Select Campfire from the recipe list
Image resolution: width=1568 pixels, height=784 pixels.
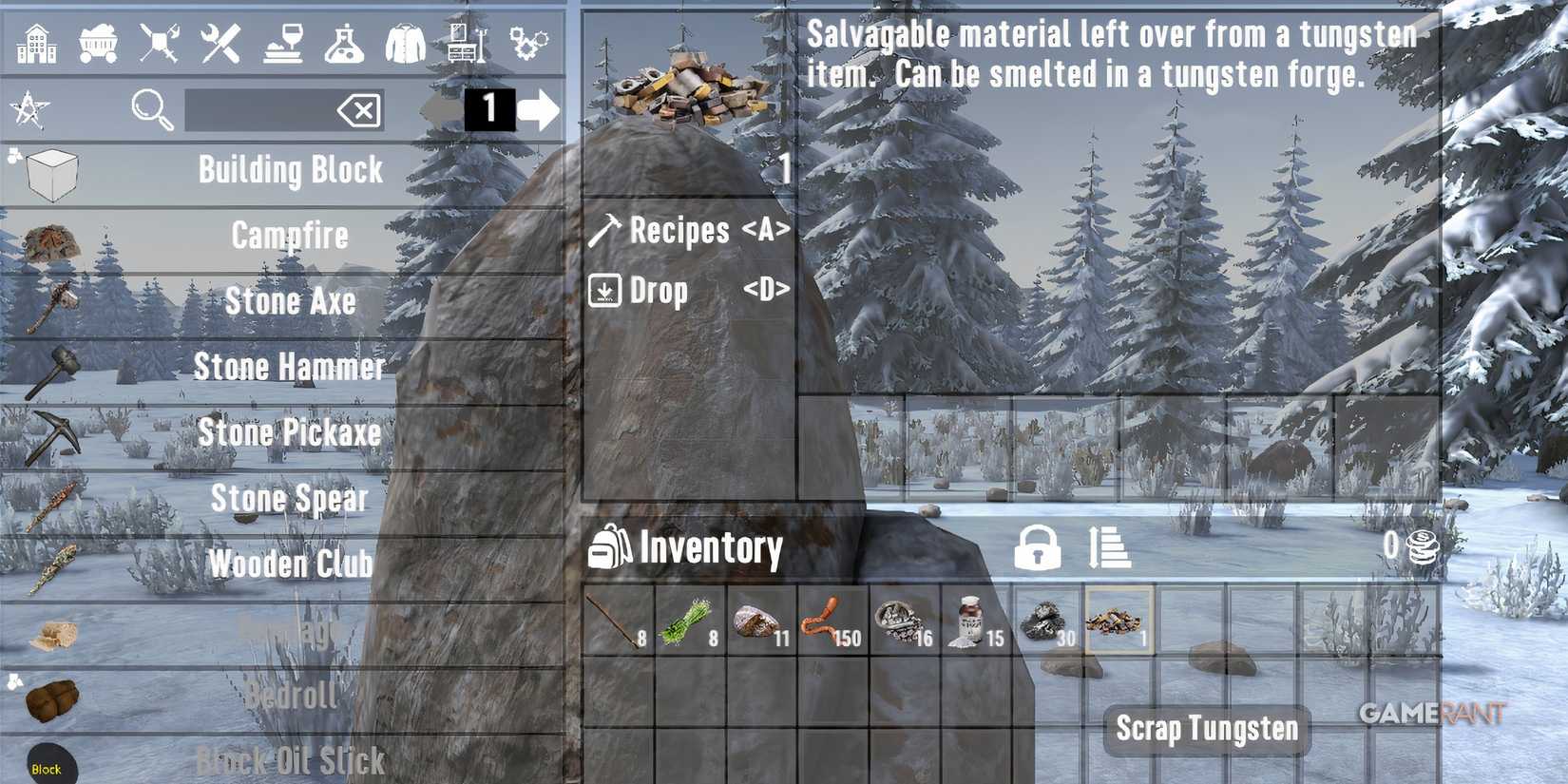pos(288,235)
